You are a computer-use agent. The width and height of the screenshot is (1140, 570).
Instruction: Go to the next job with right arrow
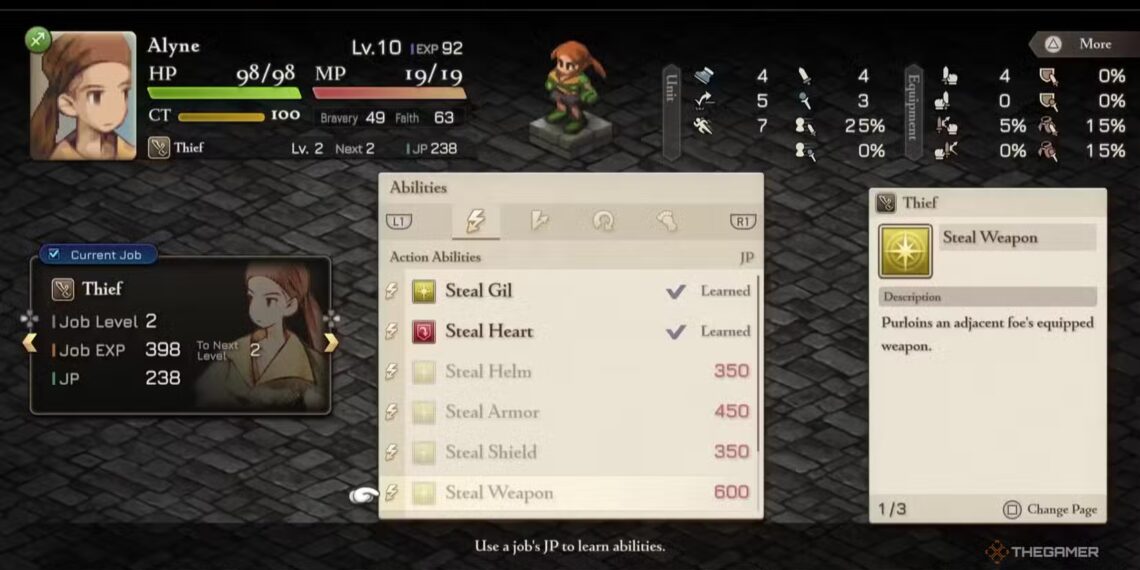pyautogui.click(x=330, y=343)
